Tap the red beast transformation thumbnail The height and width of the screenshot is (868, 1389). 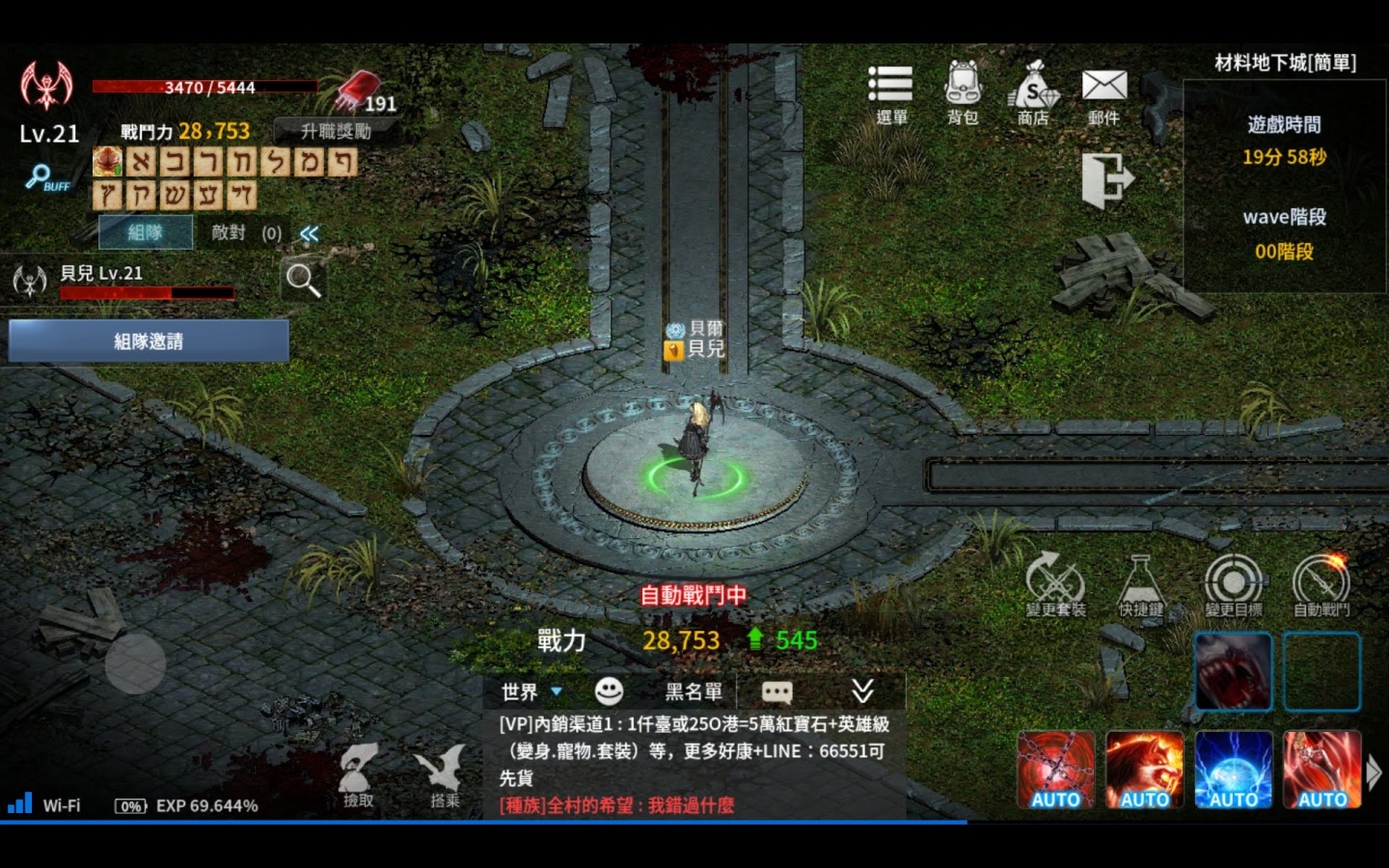click(x=1234, y=670)
